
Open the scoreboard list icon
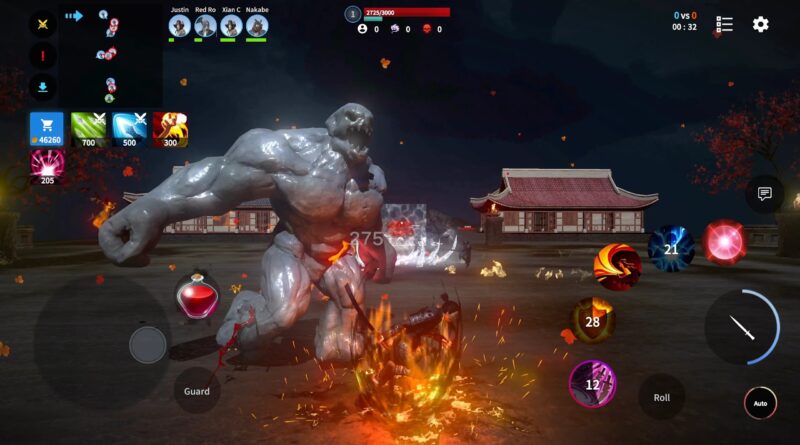pyautogui.click(x=725, y=24)
